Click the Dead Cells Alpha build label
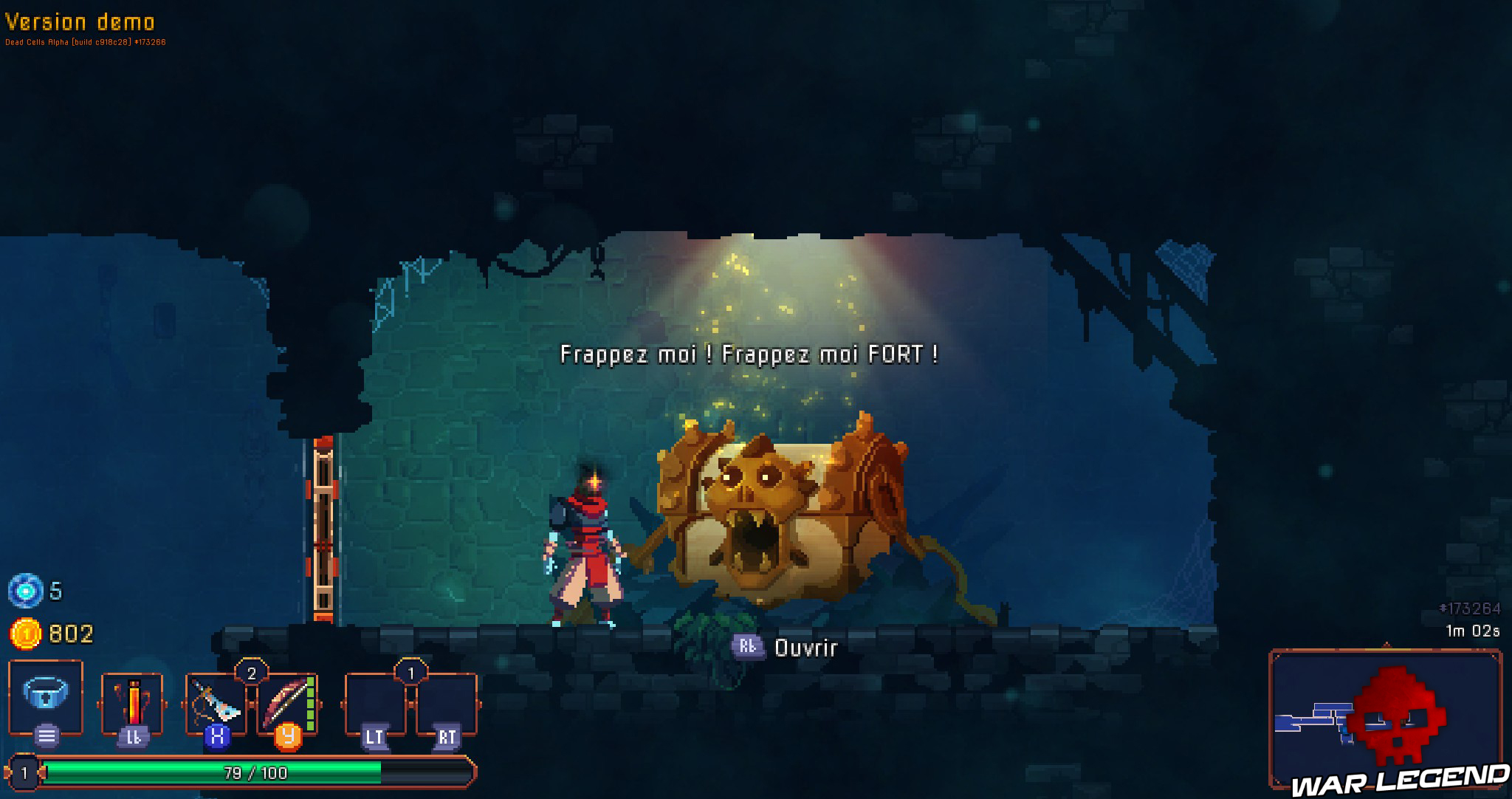Viewport: 1512px width, 799px height. coord(85,42)
